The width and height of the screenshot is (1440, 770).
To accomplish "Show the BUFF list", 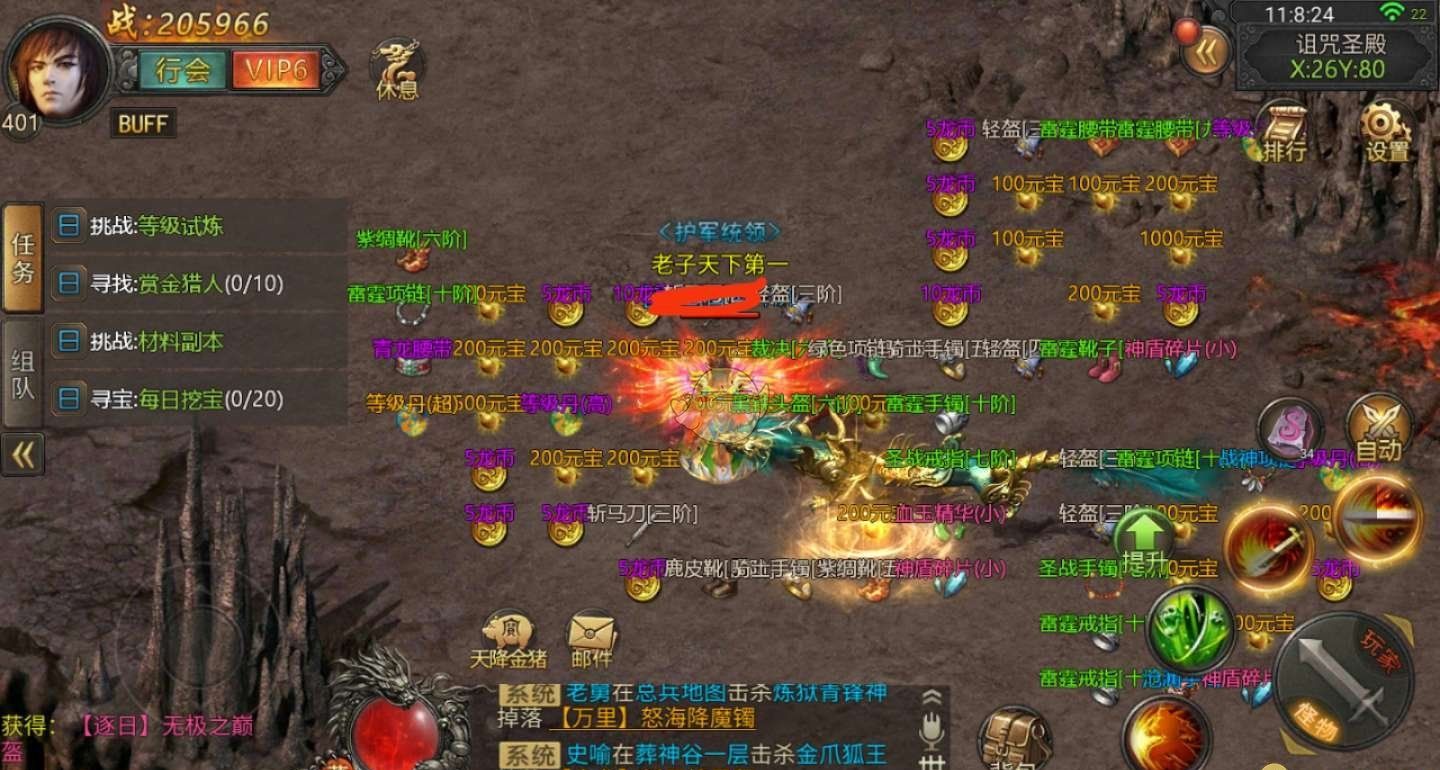I will [142, 124].
